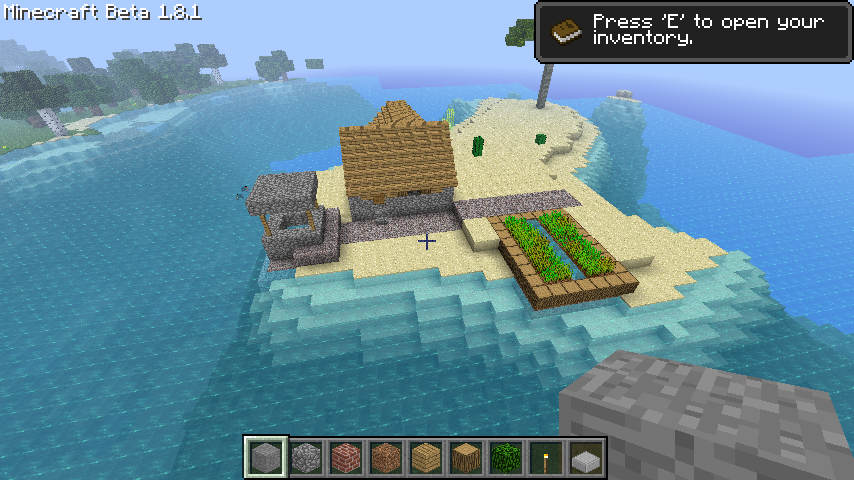Image resolution: width=854 pixels, height=480 pixels.
Task: Select the smooth stone block slot
Action: (266, 458)
